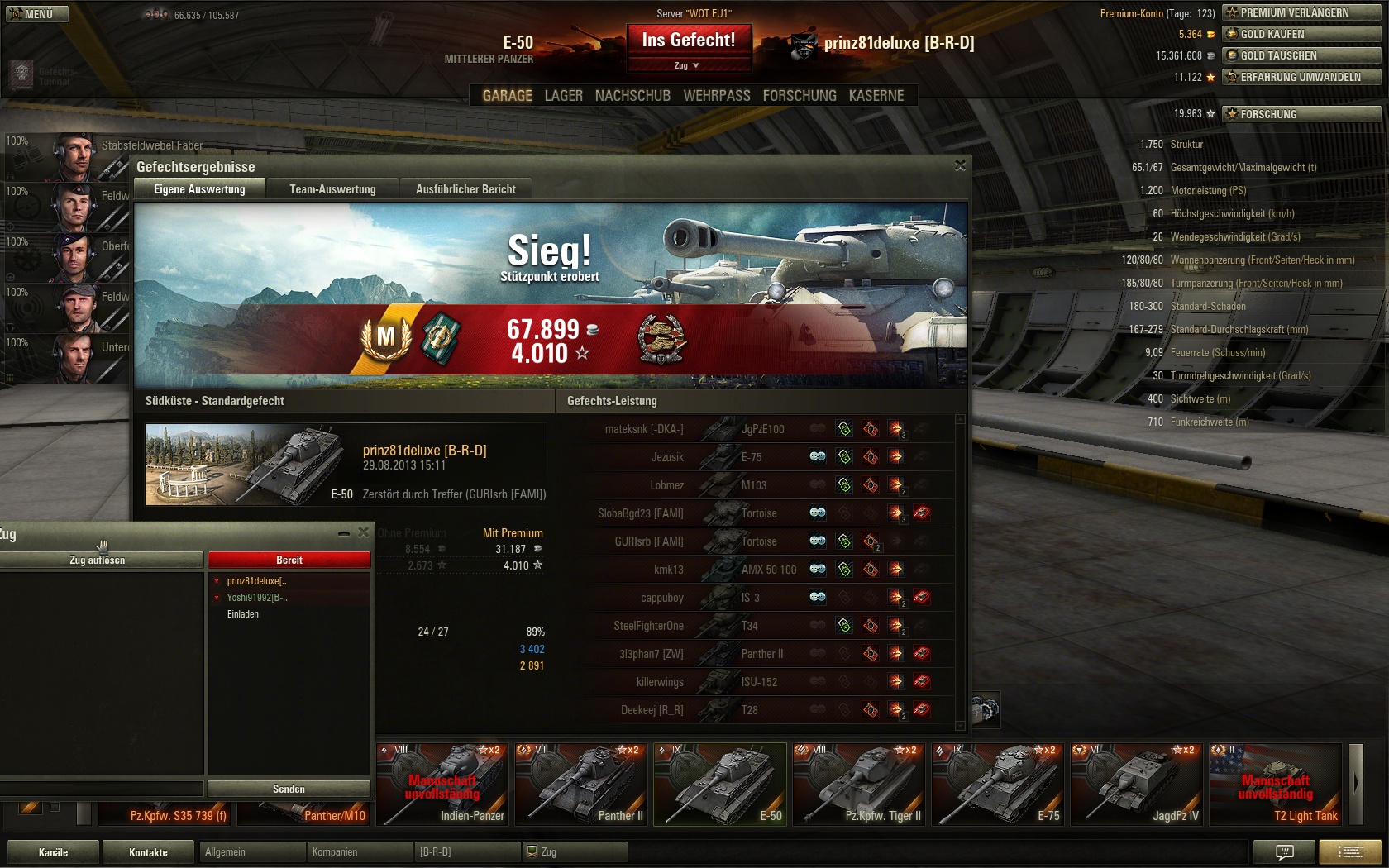Viewport: 1389px width, 868px height.
Task: Select Erfahrung umwandeln
Action: 1301,77
